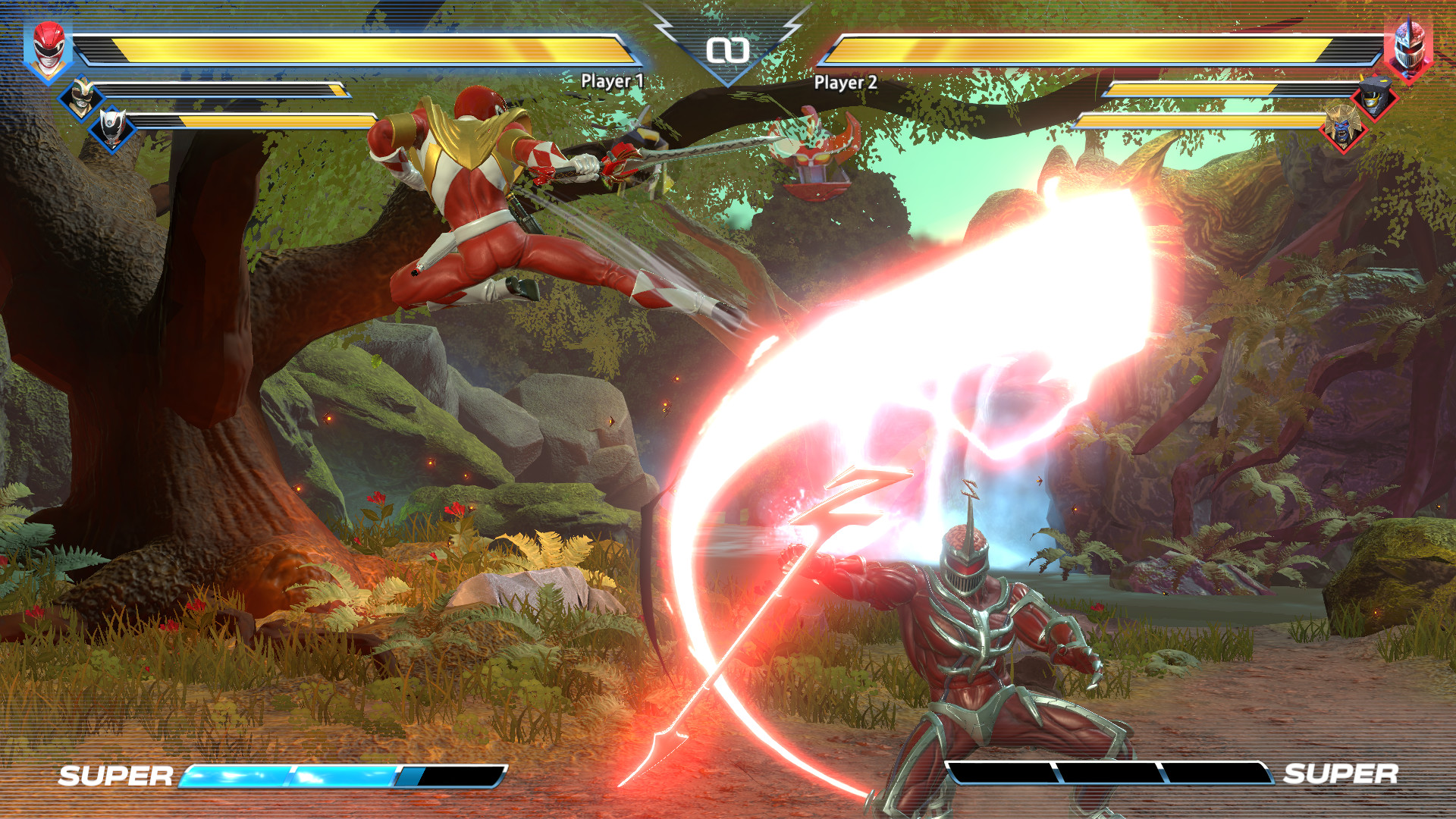The height and width of the screenshot is (819, 1456).
Task: Click the infinity timer emblem
Action: tap(728, 49)
